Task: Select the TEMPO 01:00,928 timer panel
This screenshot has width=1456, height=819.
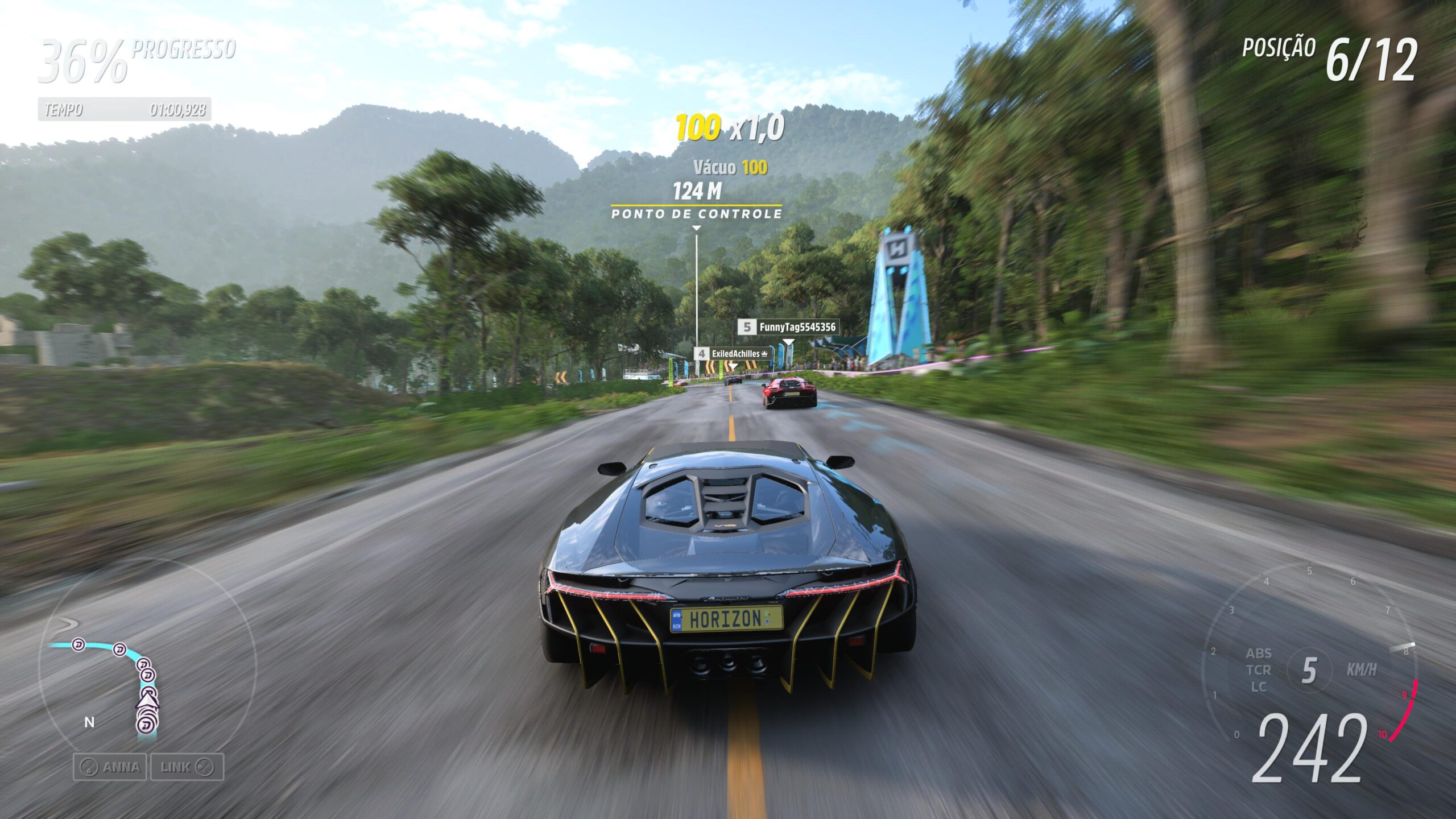Action: click(124, 110)
